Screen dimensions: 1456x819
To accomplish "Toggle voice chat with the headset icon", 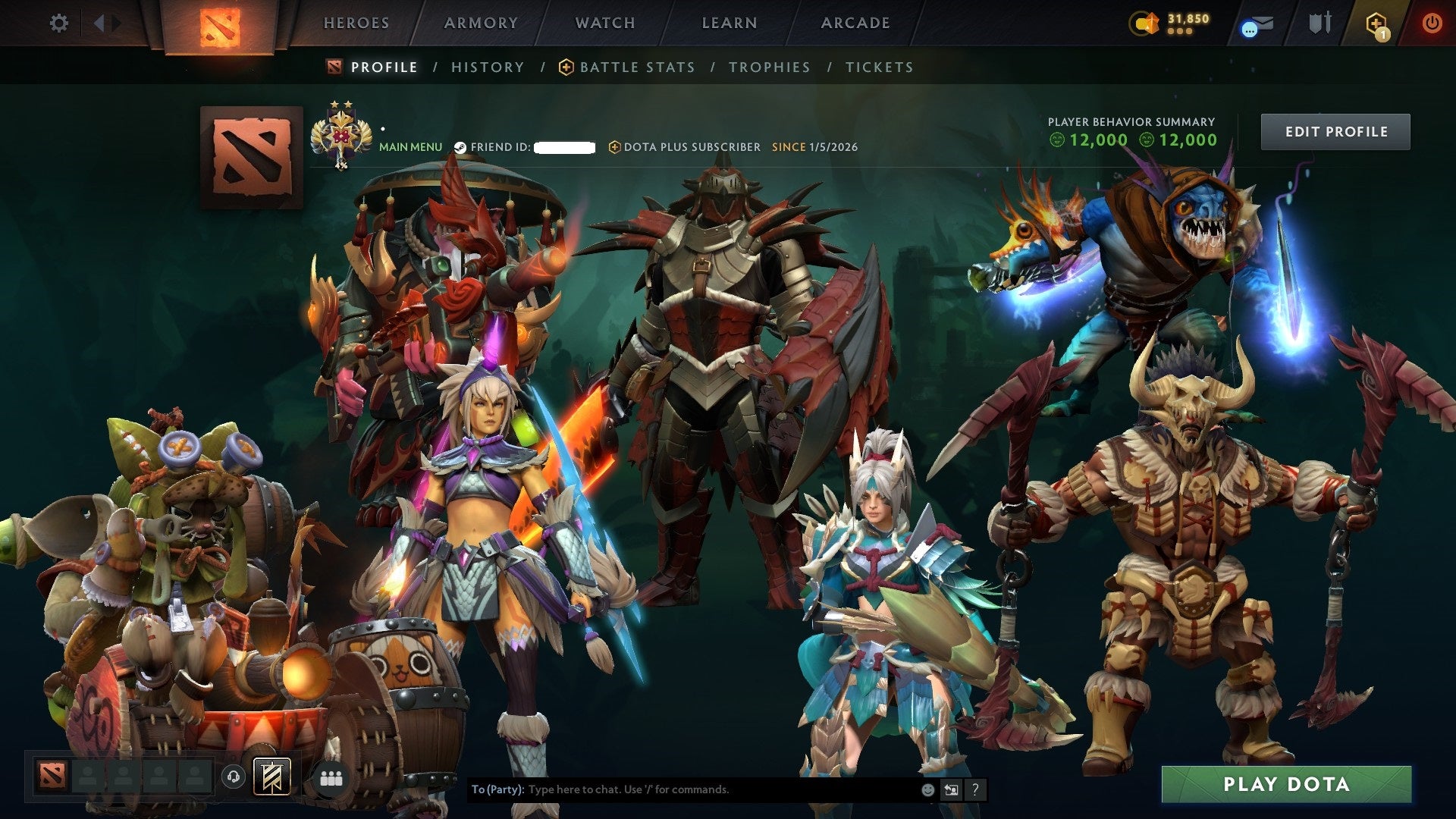I will (234, 777).
